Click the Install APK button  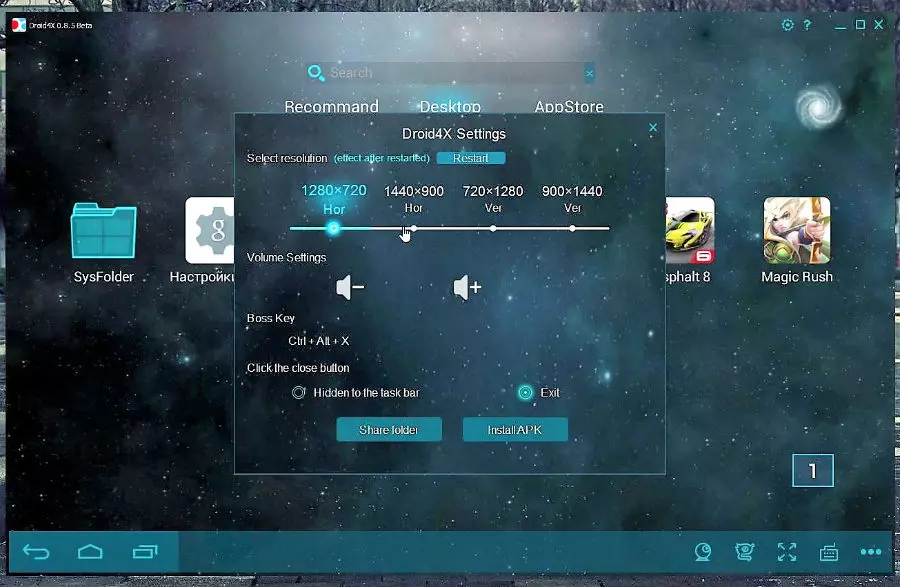[515, 430]
